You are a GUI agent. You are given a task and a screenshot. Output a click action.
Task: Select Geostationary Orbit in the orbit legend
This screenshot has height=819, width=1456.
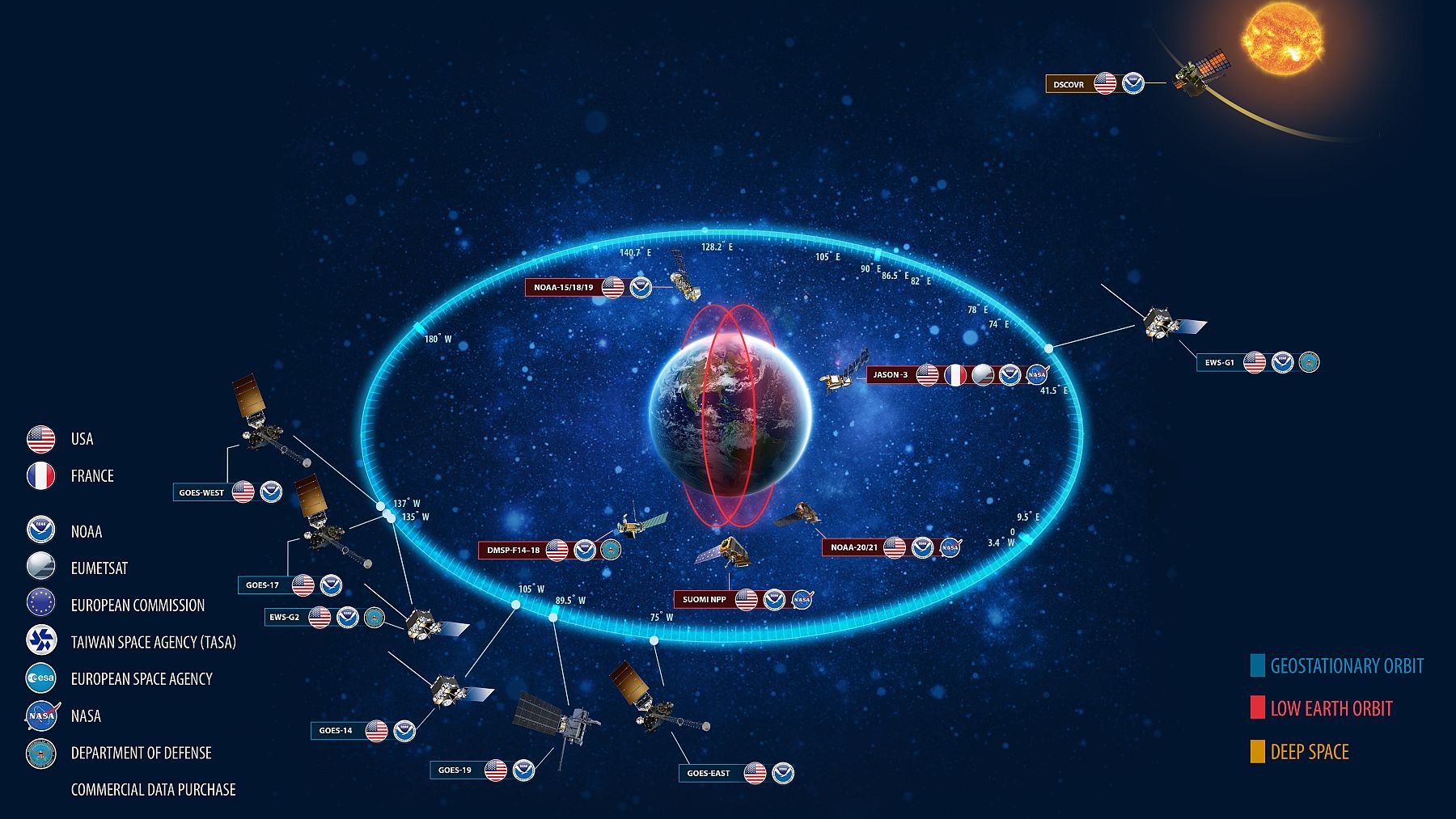1346,665
